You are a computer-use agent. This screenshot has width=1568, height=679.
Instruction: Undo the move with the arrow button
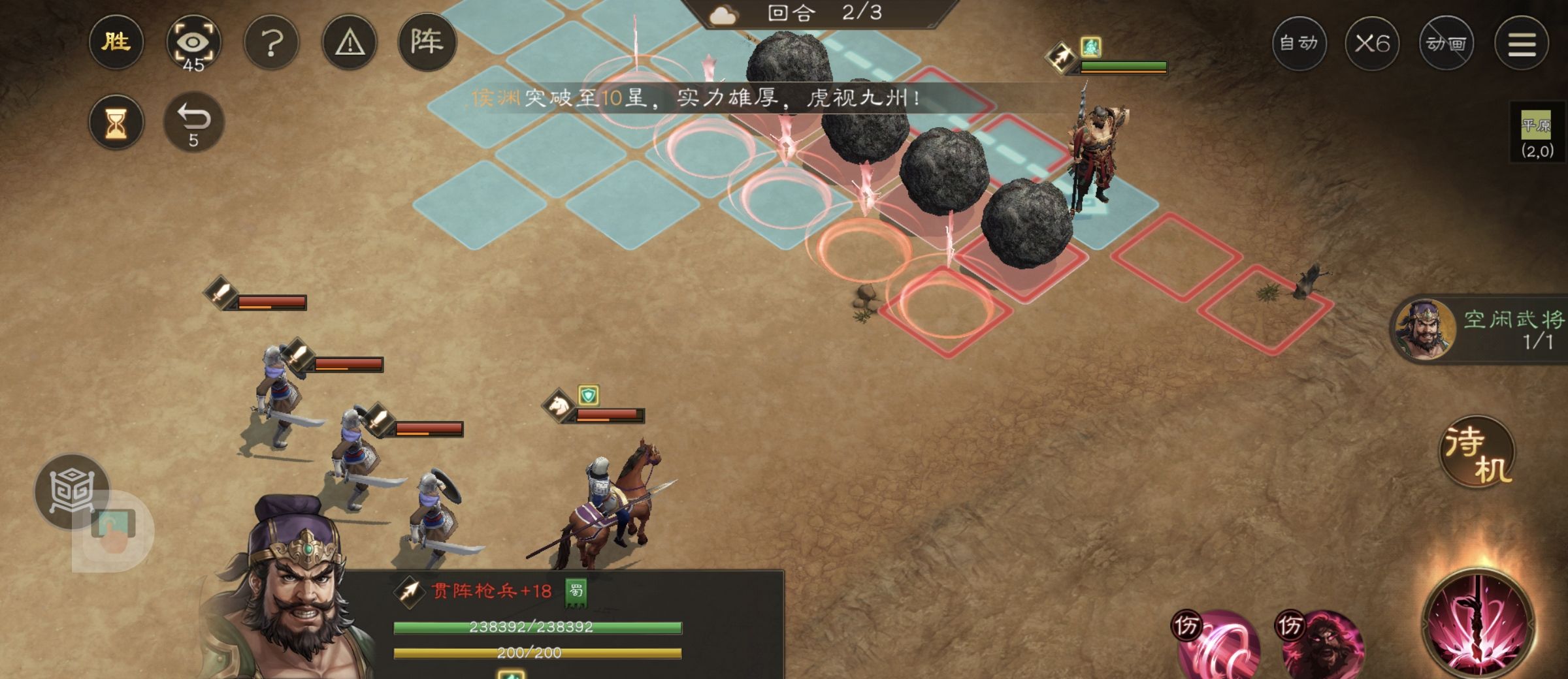[x=194, y=122]
